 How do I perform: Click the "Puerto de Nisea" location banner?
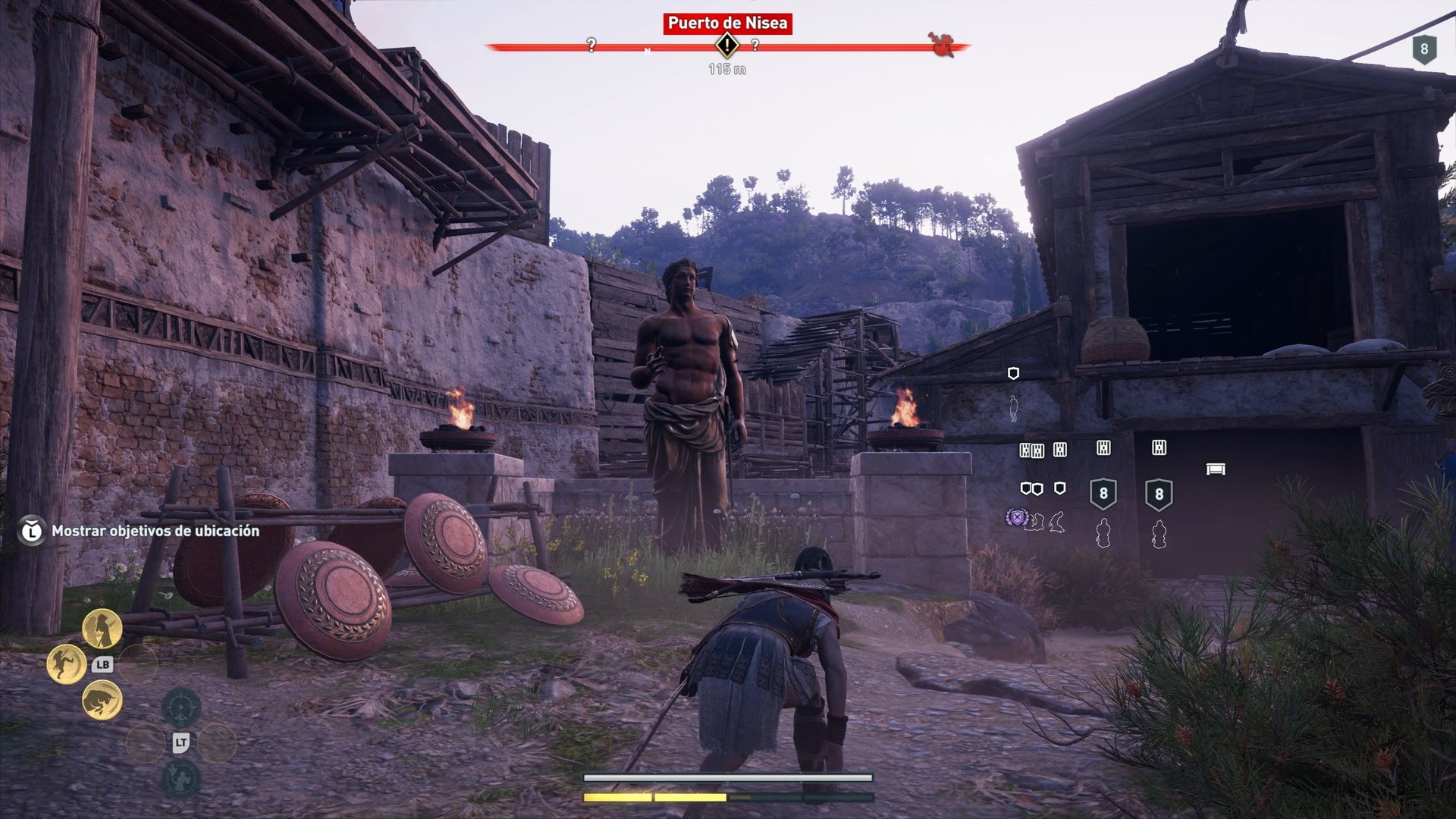click(728, 23)
